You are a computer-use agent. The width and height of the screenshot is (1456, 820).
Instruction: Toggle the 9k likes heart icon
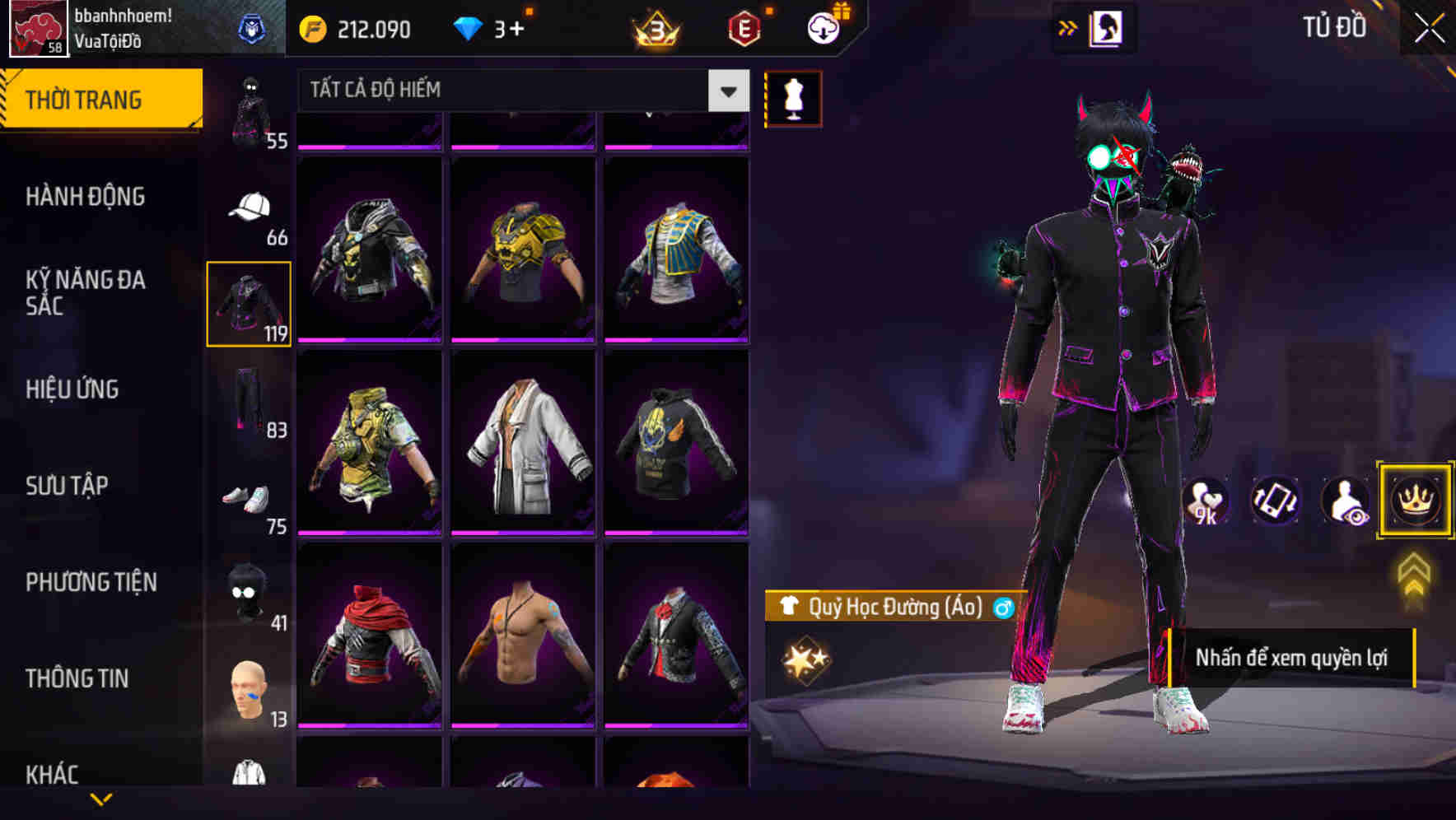pos(1206,501)
